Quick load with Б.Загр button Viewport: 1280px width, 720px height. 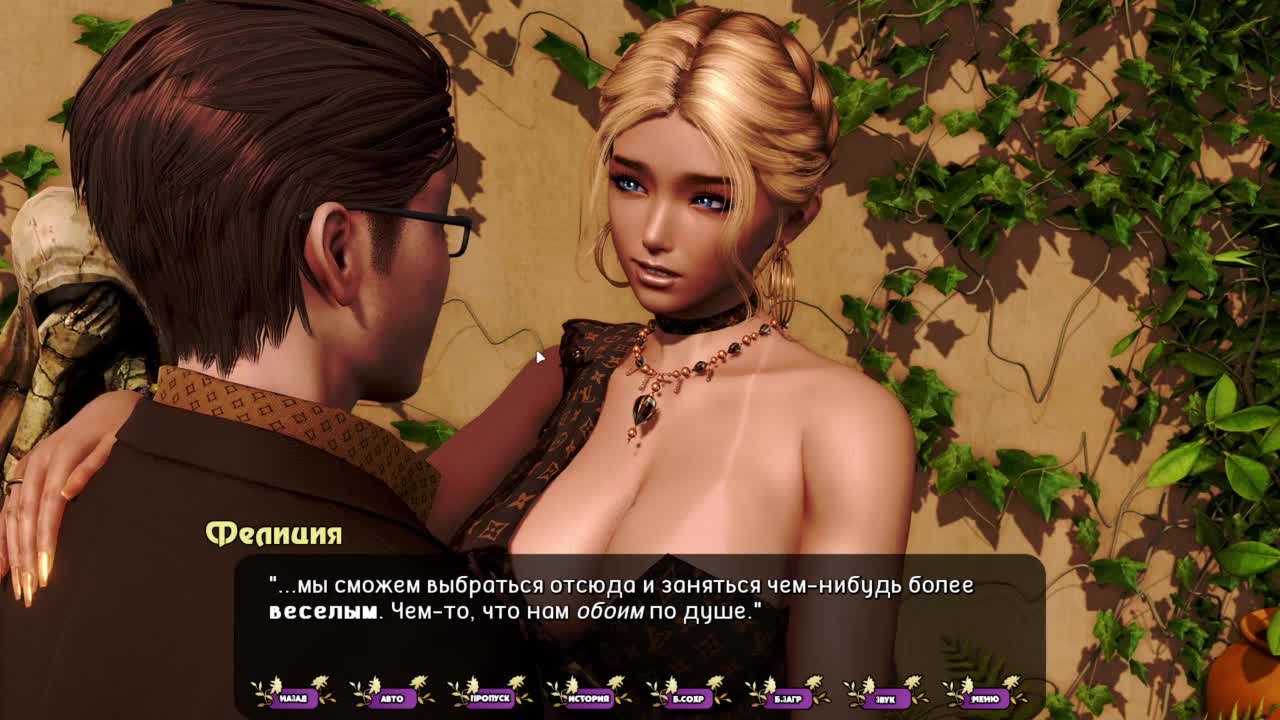(x=787, y=697)
